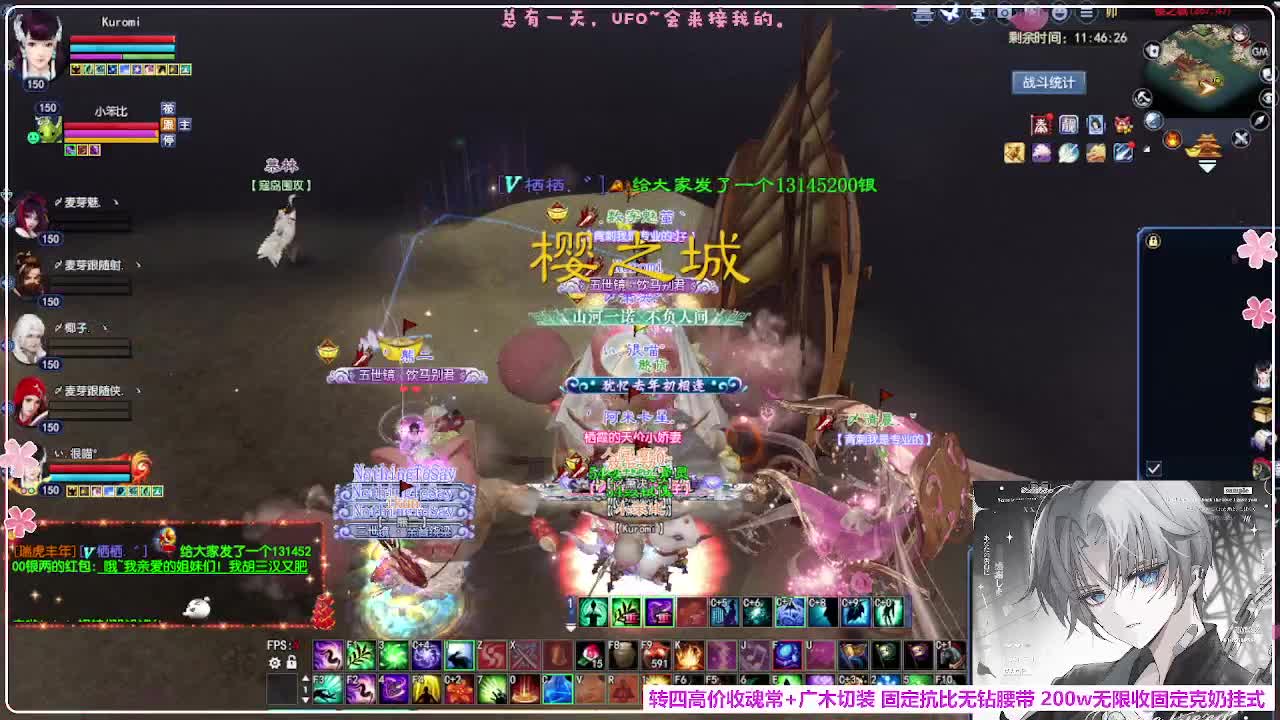
Task: Open the smiley emote menu at the top
Action: 1058,13
